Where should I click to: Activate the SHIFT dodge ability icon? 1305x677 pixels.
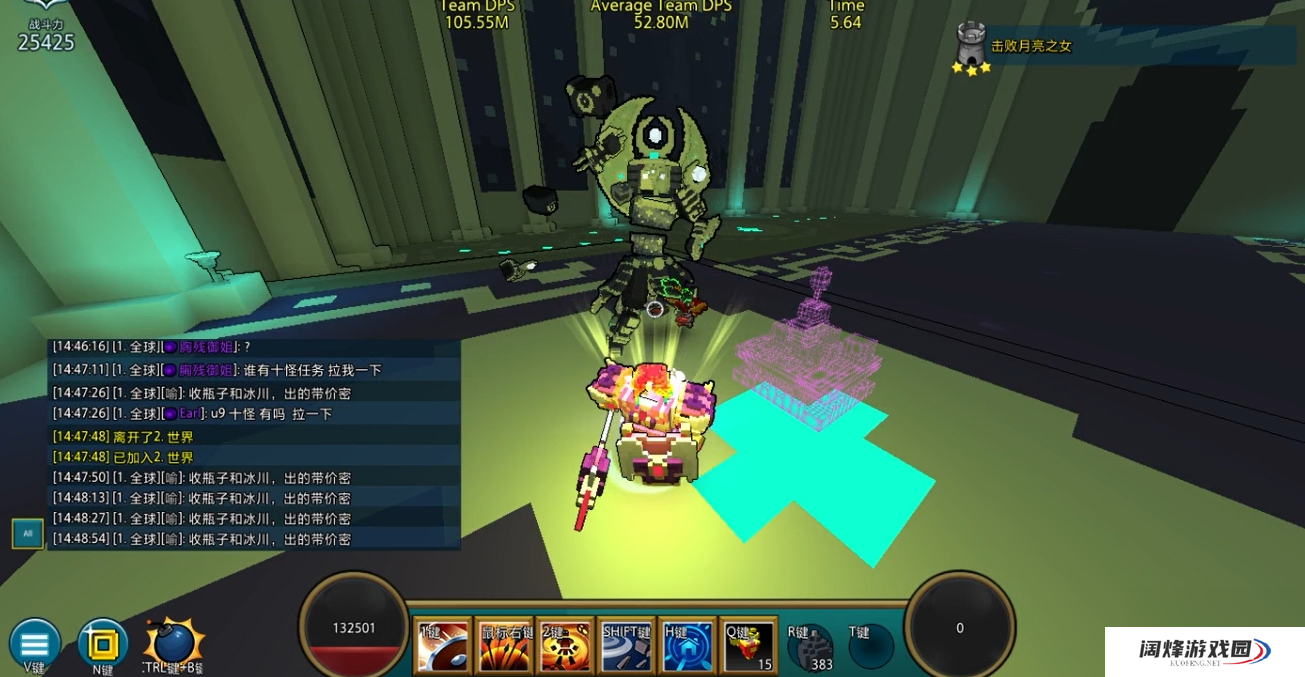coord(627,645)
